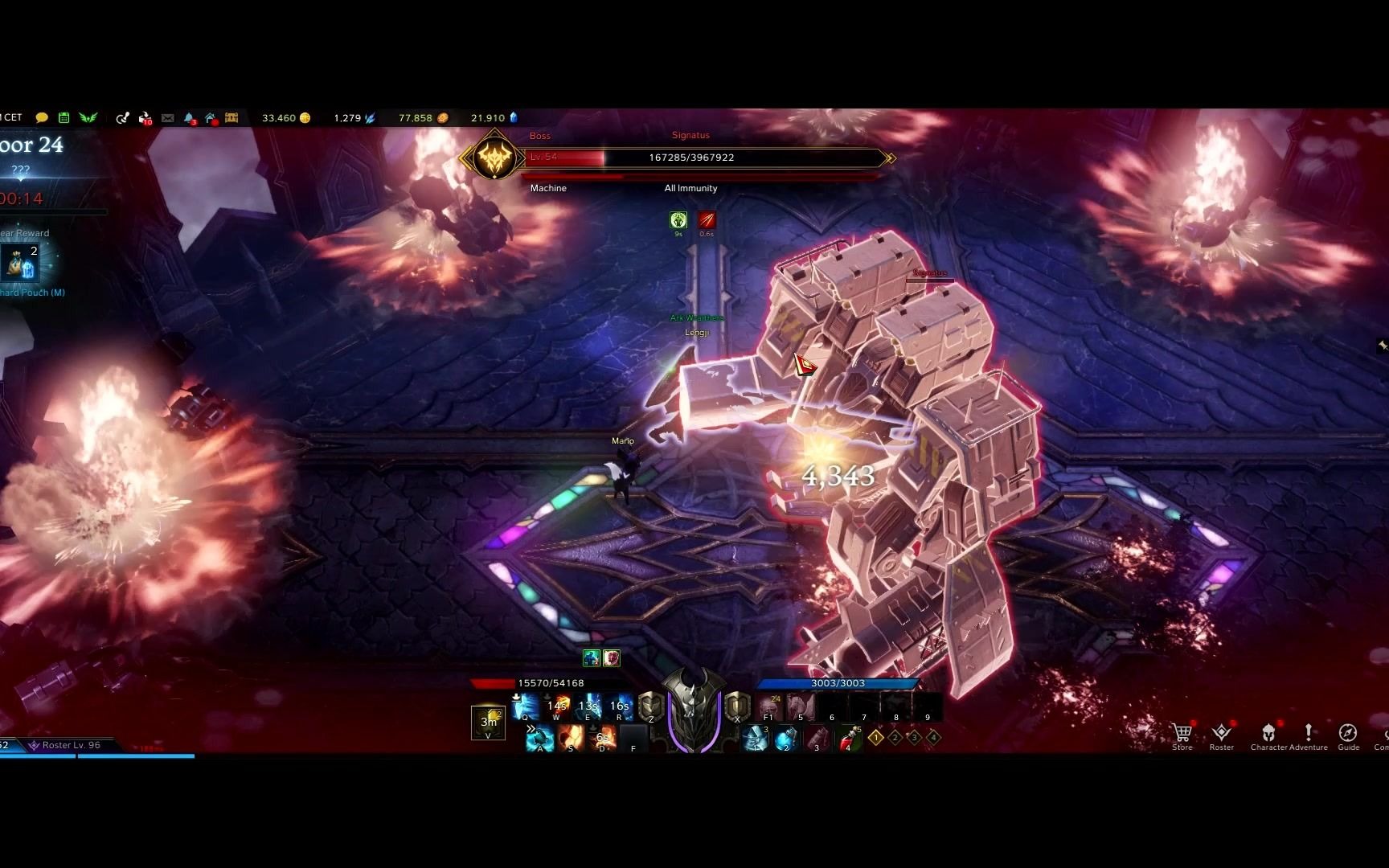Open the Character menu

click(x=1268, y=735)
